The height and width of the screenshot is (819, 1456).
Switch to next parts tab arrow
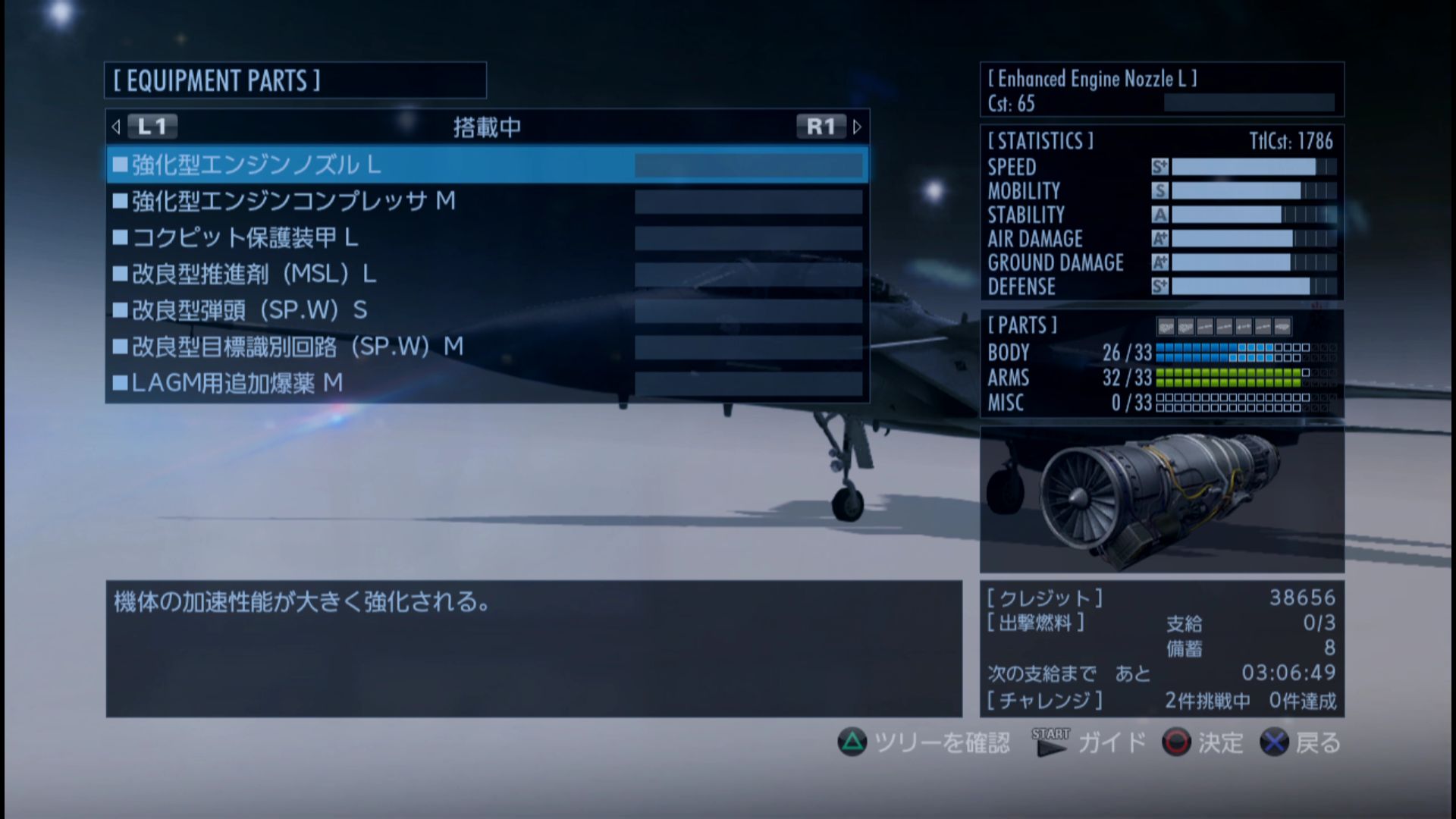(857, 127)
